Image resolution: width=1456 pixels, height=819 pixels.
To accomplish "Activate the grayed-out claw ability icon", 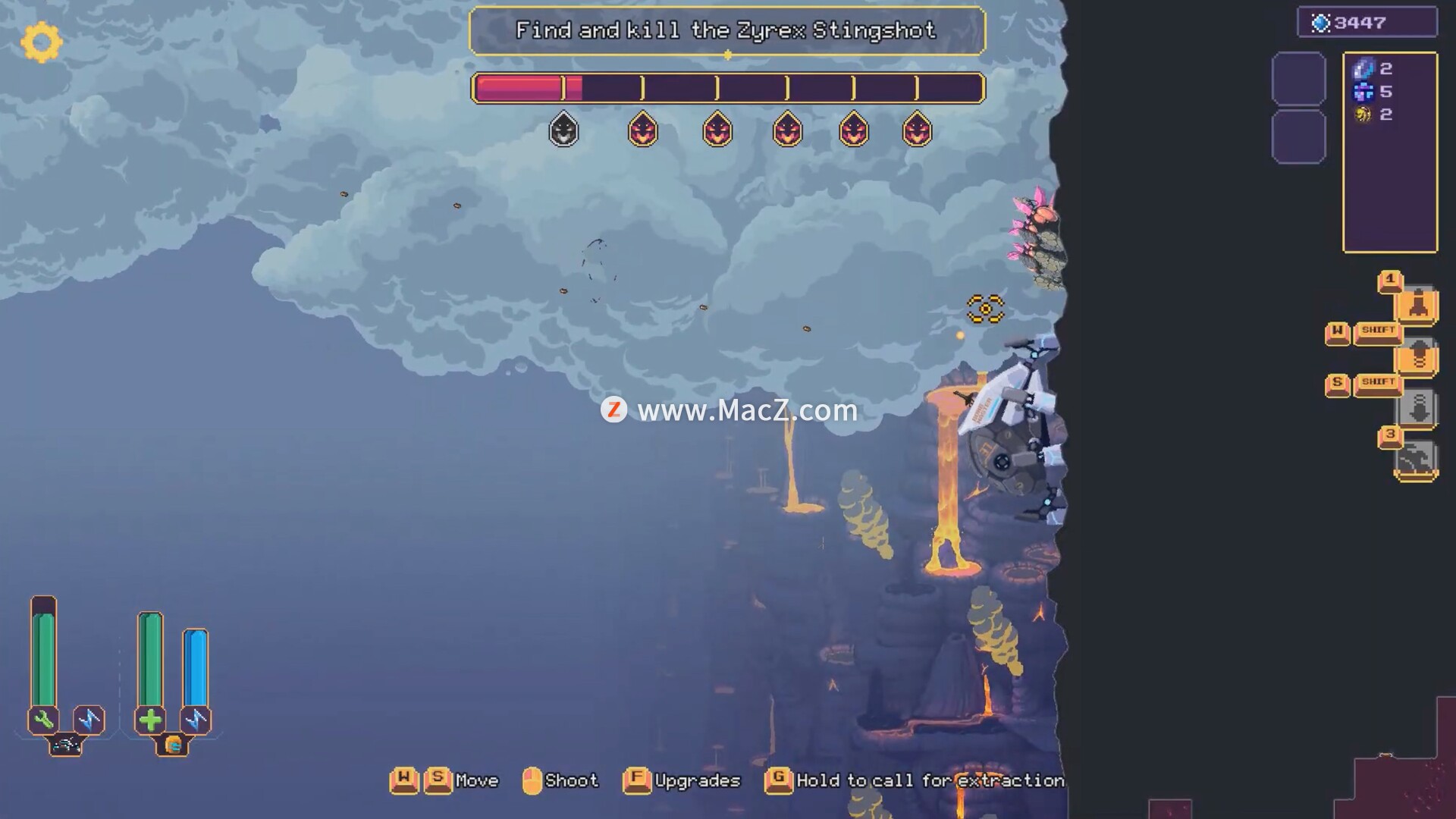I will [1416, 459].
